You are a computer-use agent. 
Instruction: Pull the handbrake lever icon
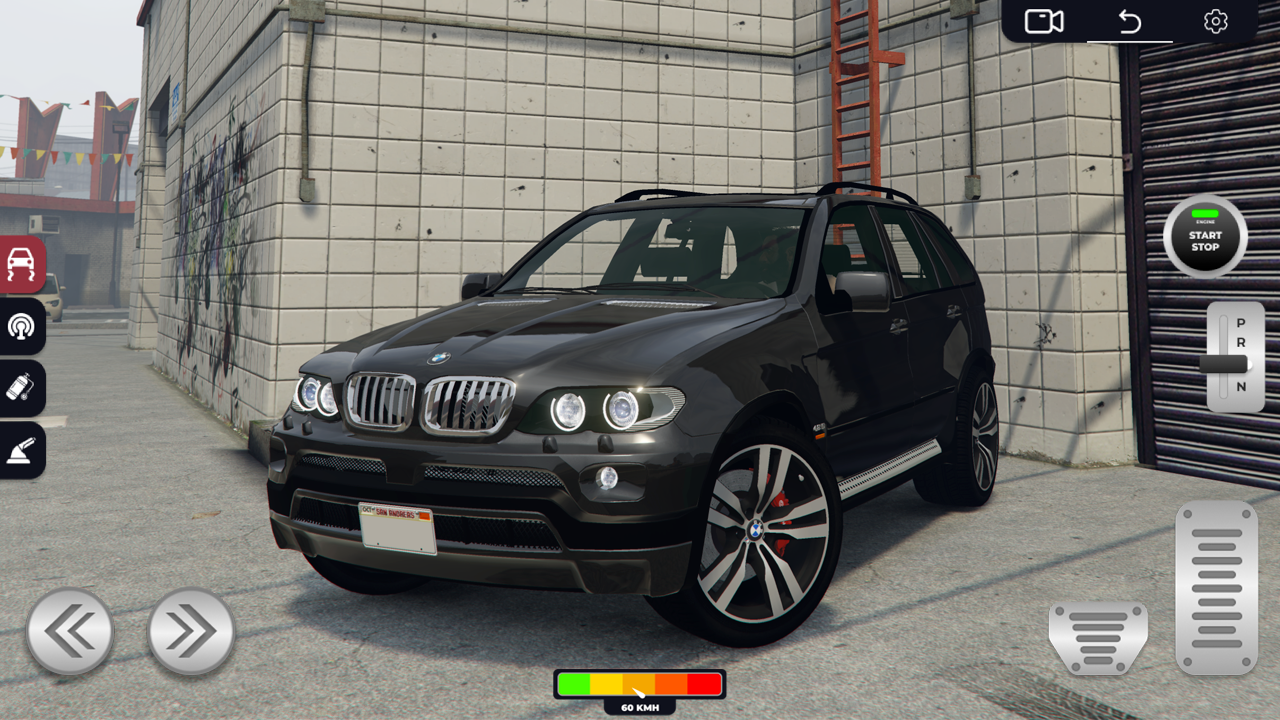coord(20,450)
